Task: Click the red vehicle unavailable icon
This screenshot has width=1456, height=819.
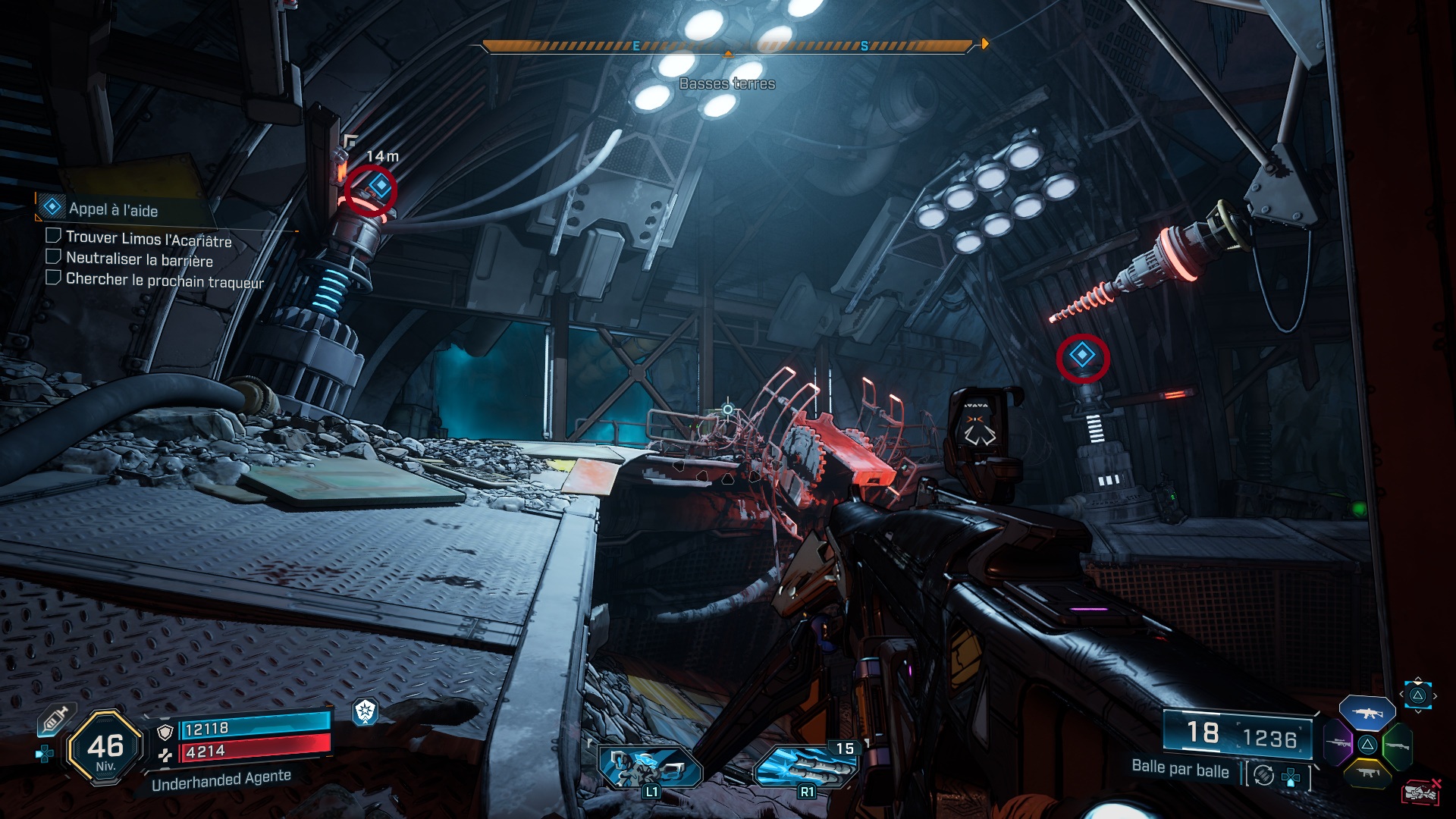Action: pyautogui.click(x=1420, y=792)
